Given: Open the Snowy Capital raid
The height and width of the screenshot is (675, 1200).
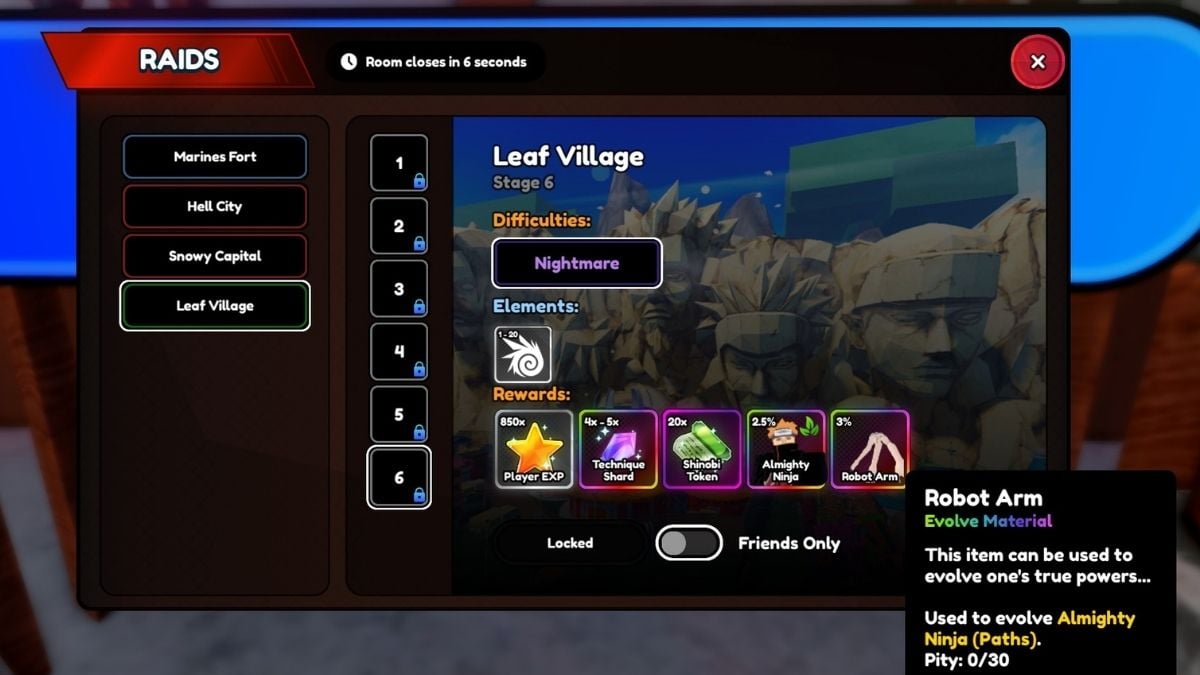Looking at the screenshot, I should click(214, 256).
